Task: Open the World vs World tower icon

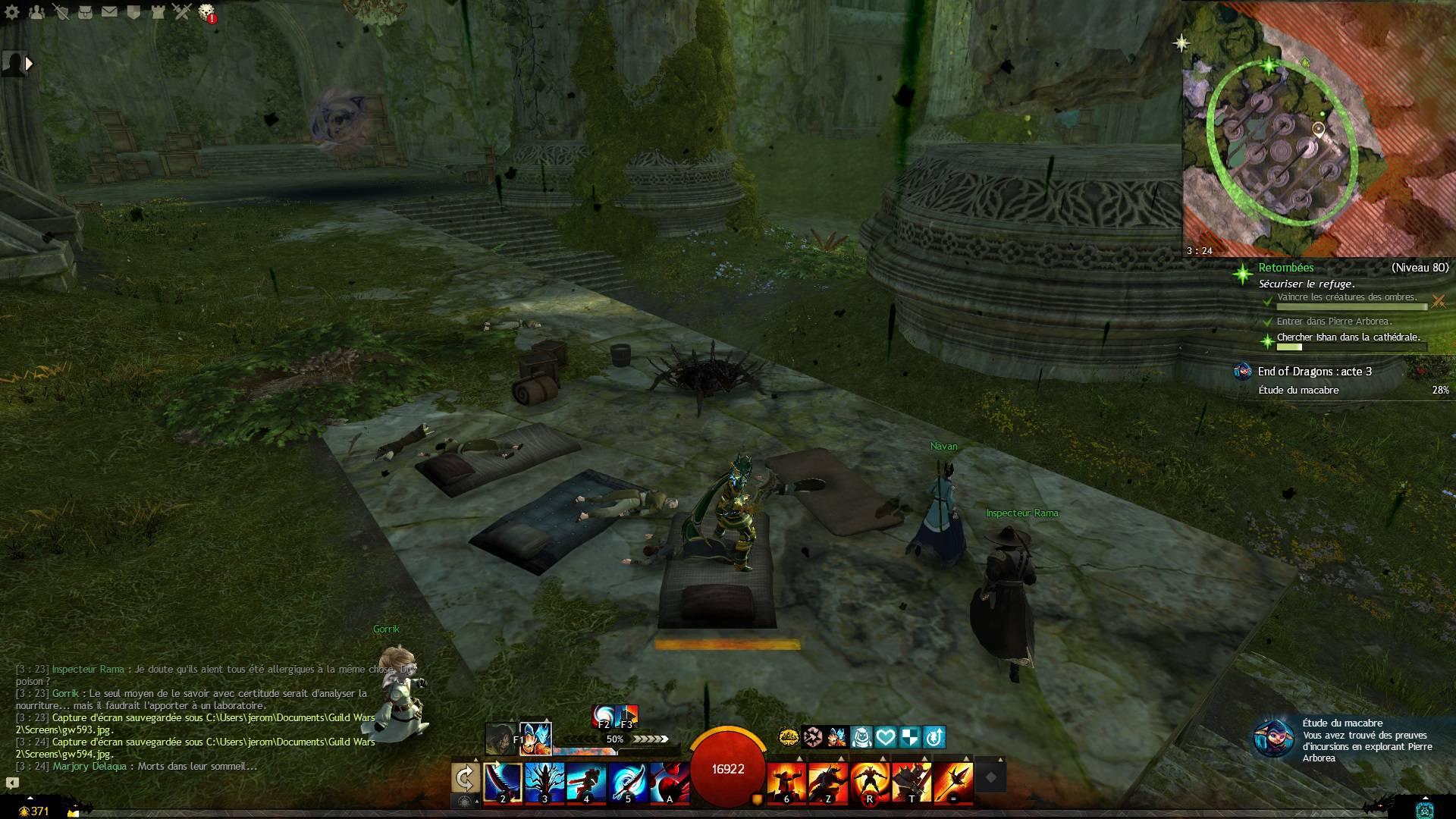Action: tap(158, 12)
